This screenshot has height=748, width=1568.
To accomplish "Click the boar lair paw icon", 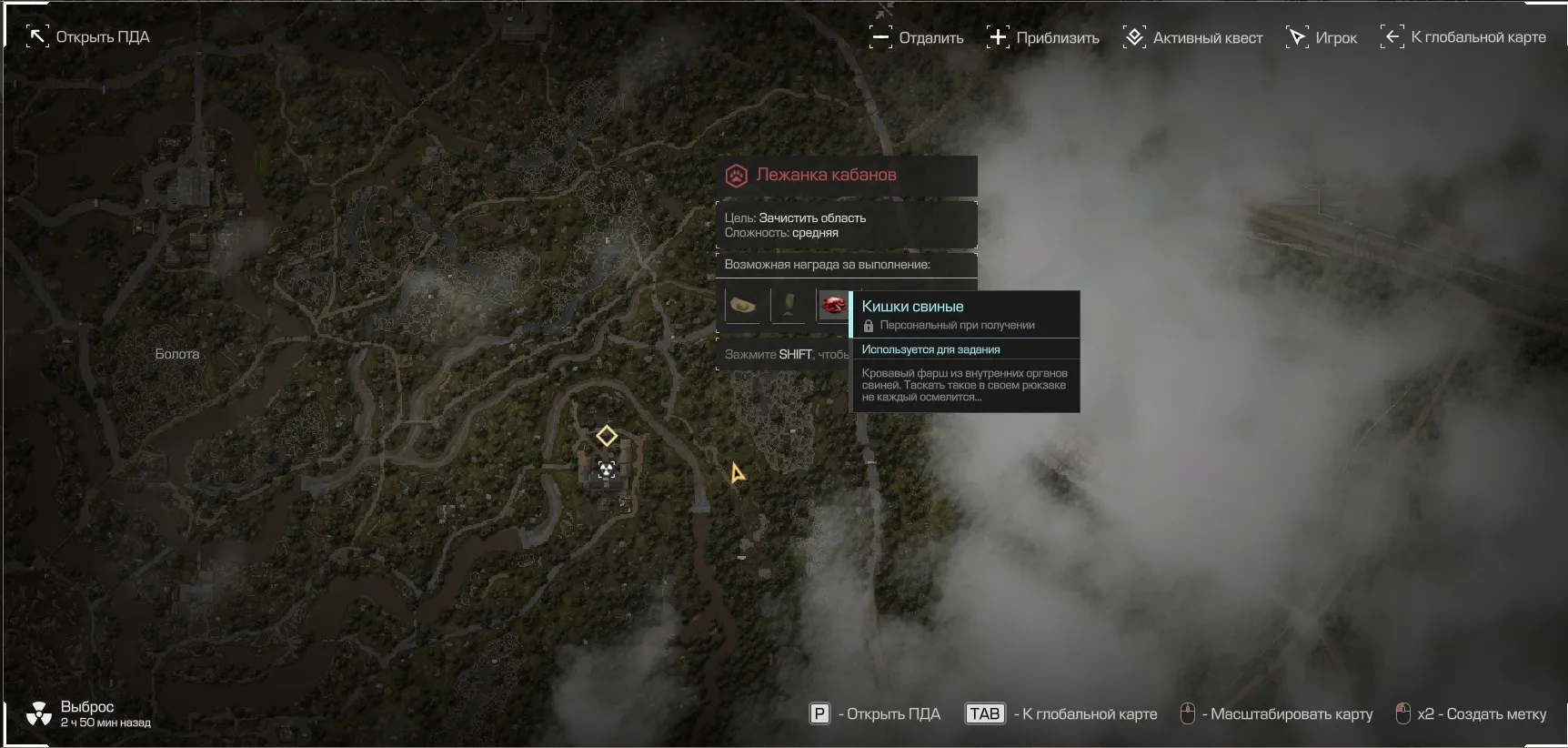I will pyautogui.click(x=737, y=176).
